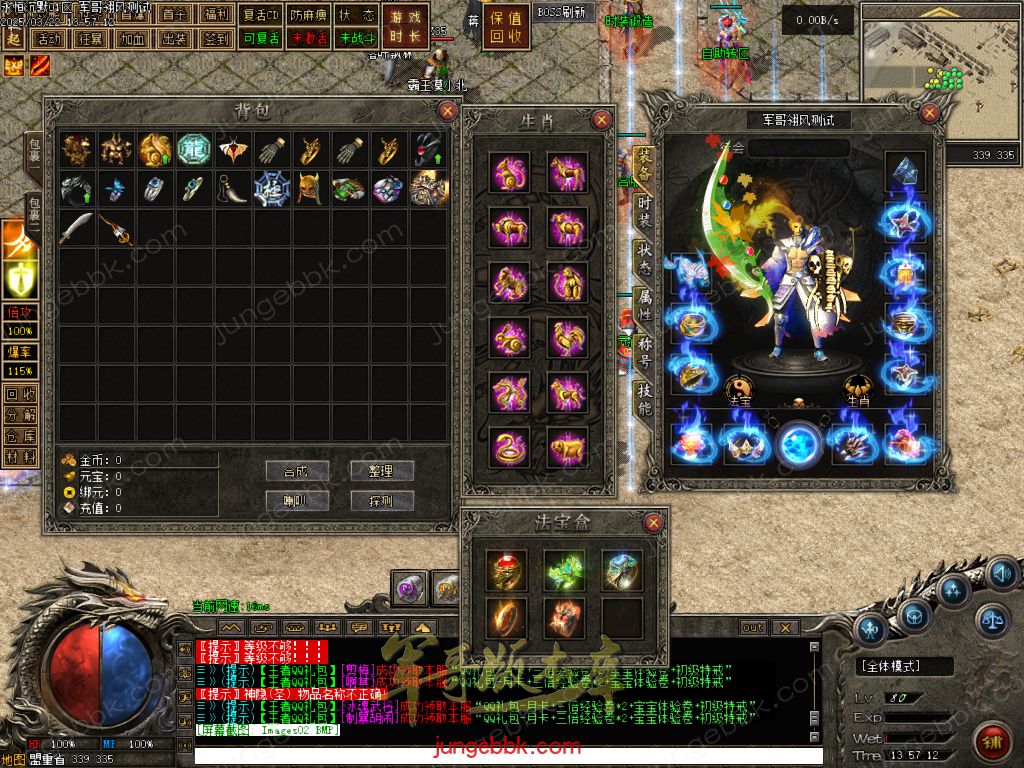
Task: Click the 合成 combine button
Action: coord(297,471)
